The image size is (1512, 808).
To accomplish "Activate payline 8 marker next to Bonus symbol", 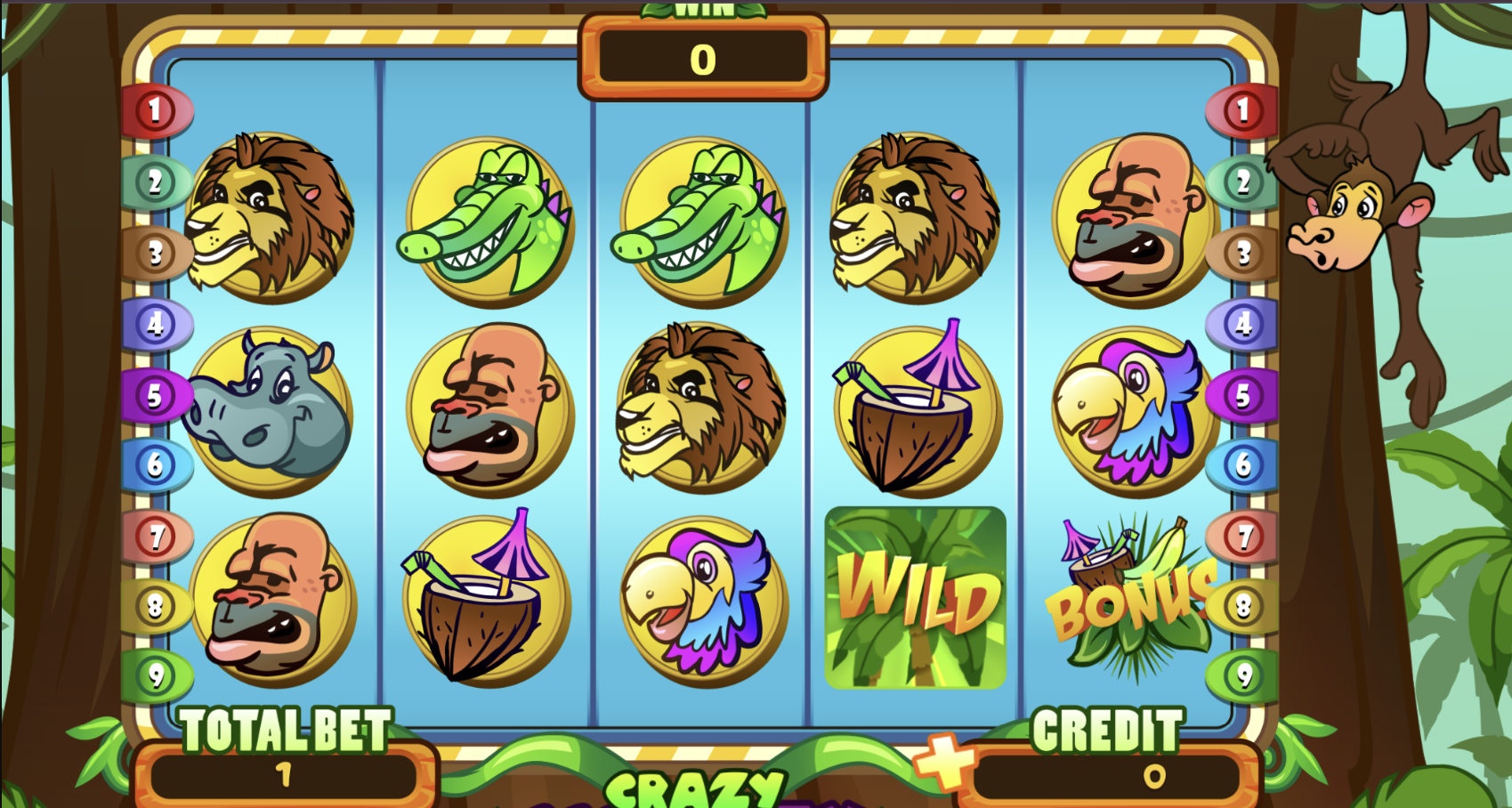I will click(x=1242, y=607).
